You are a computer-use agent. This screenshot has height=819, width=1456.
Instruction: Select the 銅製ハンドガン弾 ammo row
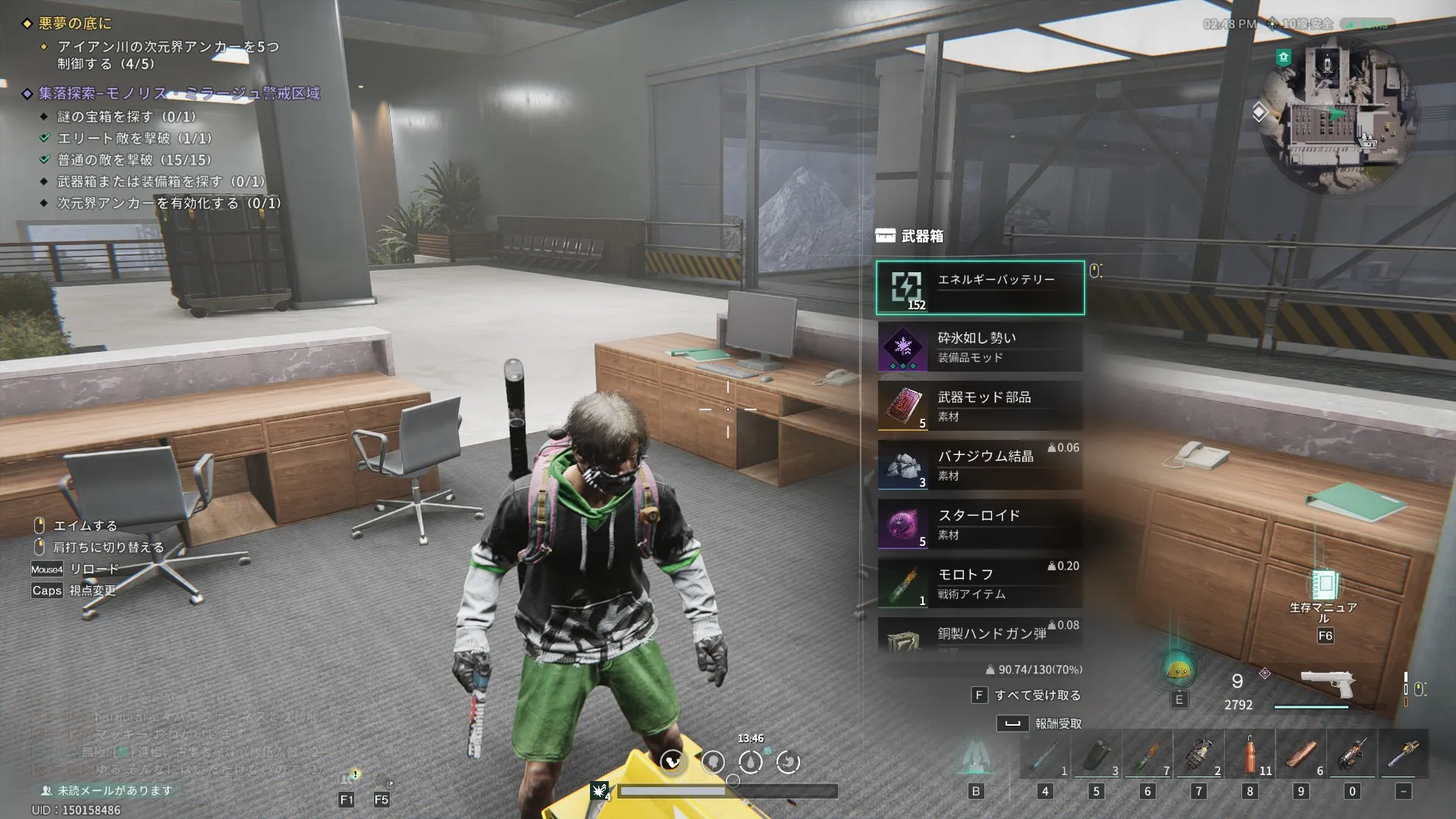coord(980,635)
